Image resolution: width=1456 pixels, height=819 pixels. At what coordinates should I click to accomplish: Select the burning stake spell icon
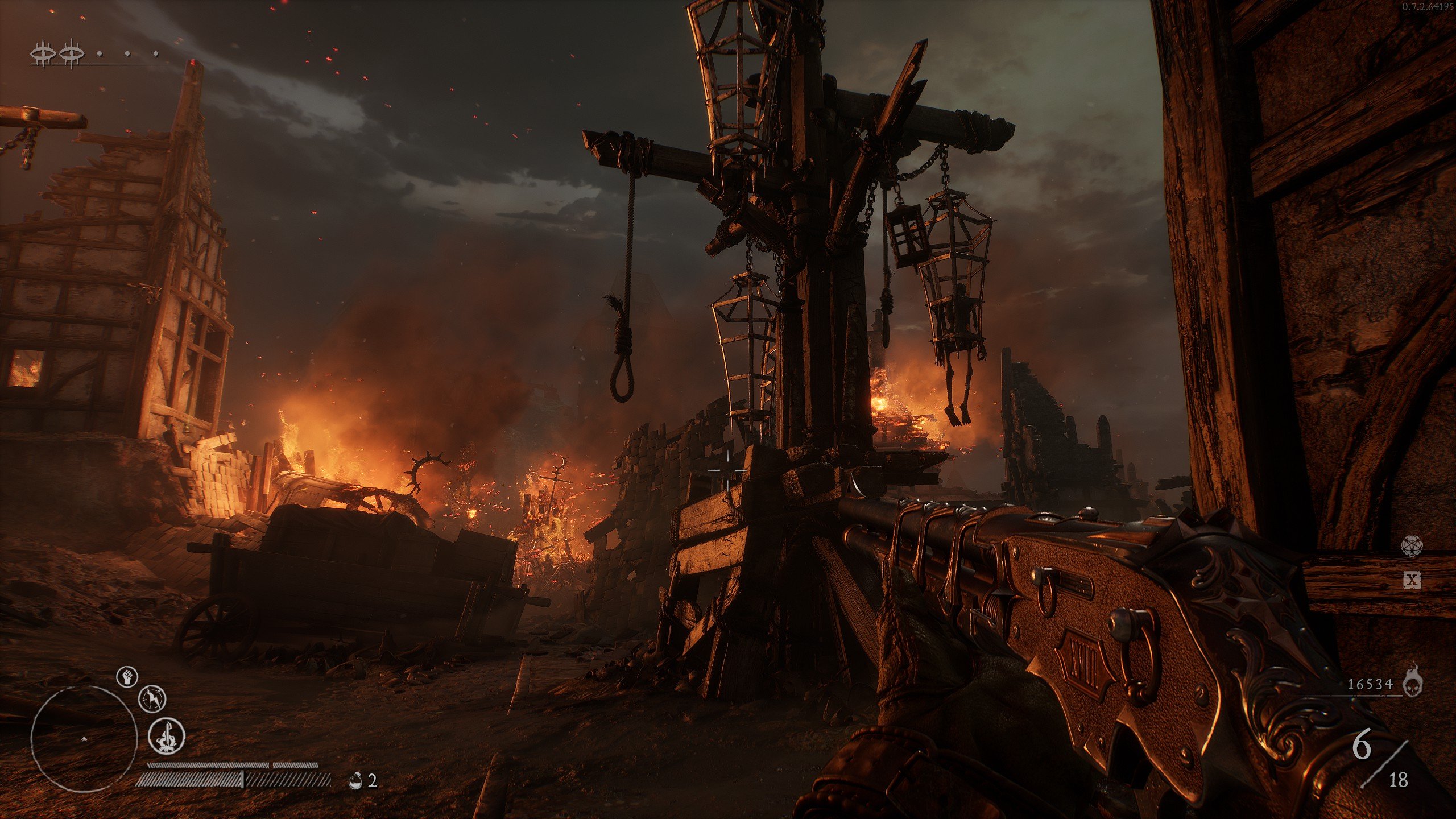167,735
